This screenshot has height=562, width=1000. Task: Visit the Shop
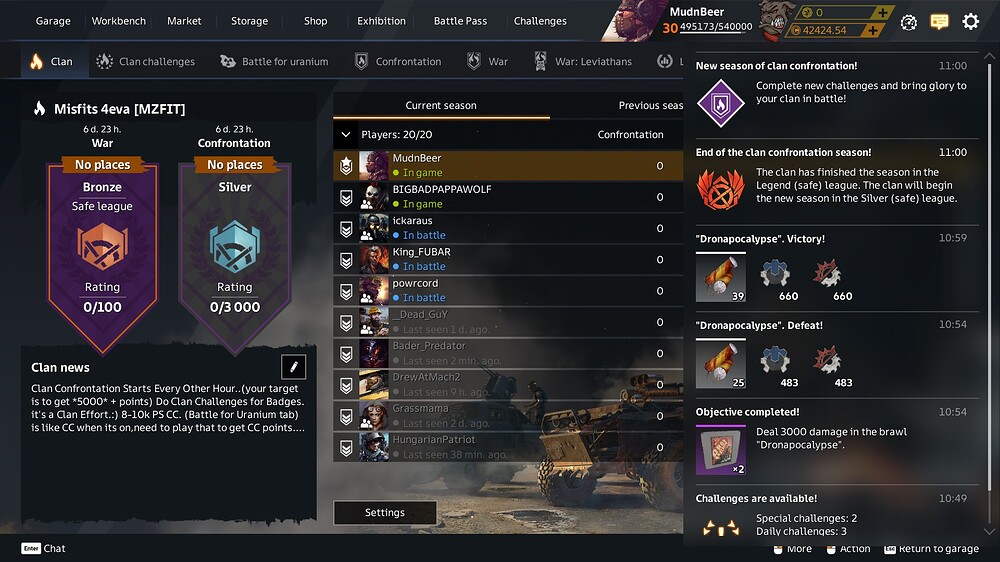click(315, 21)
